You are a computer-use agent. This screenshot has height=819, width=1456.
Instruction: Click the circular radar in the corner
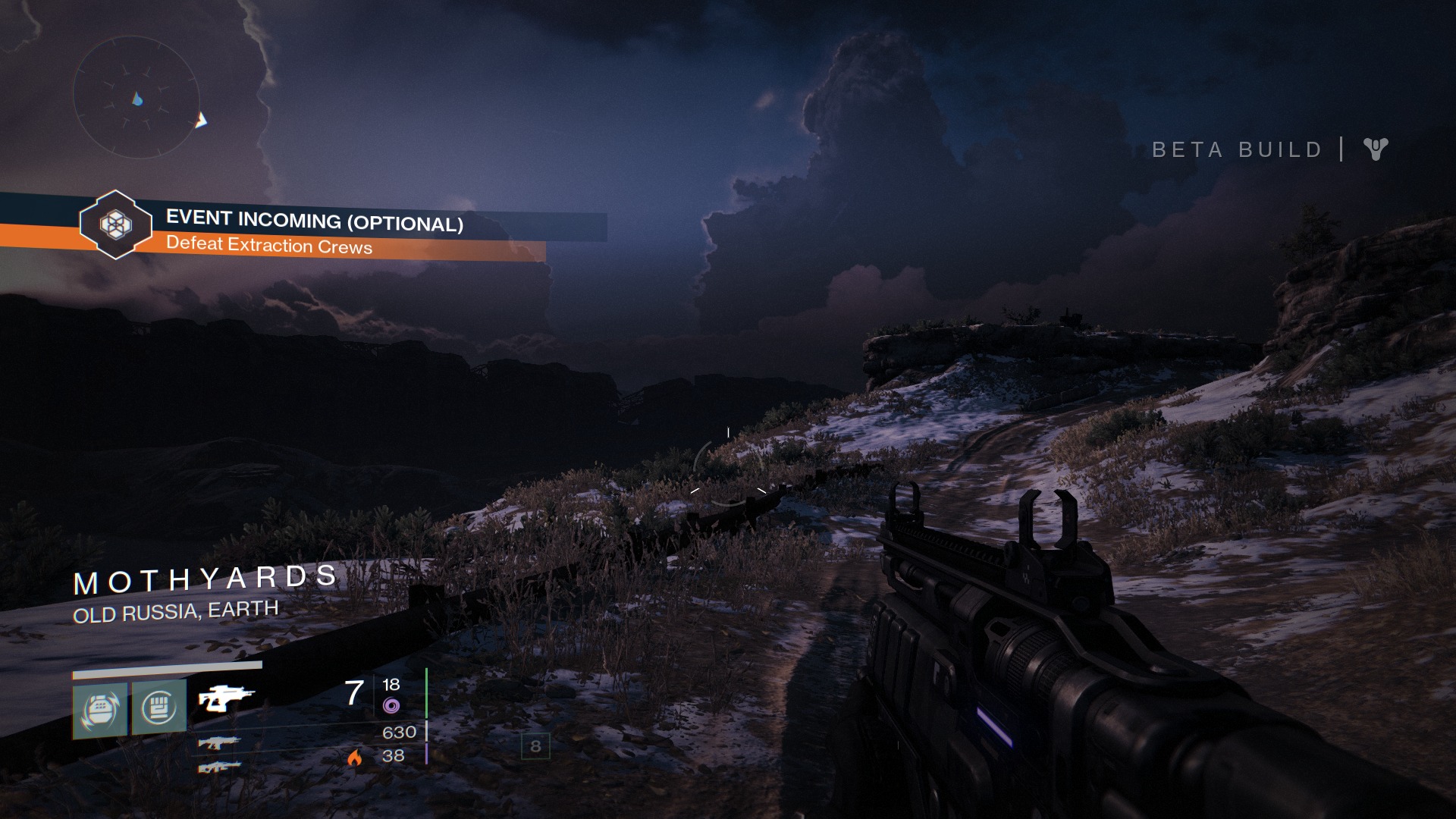click(136, 97)
